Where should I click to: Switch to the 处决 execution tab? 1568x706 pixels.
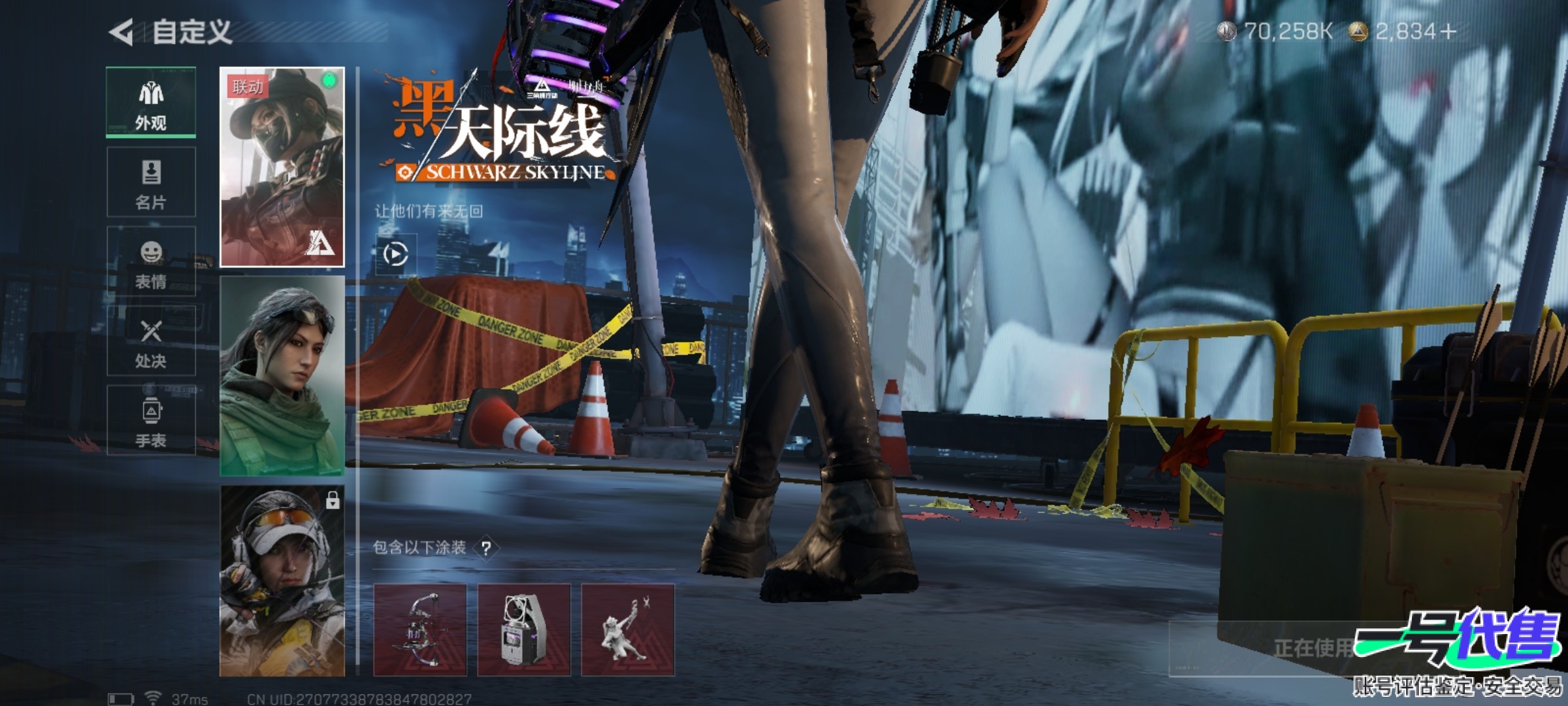point(151,341)
